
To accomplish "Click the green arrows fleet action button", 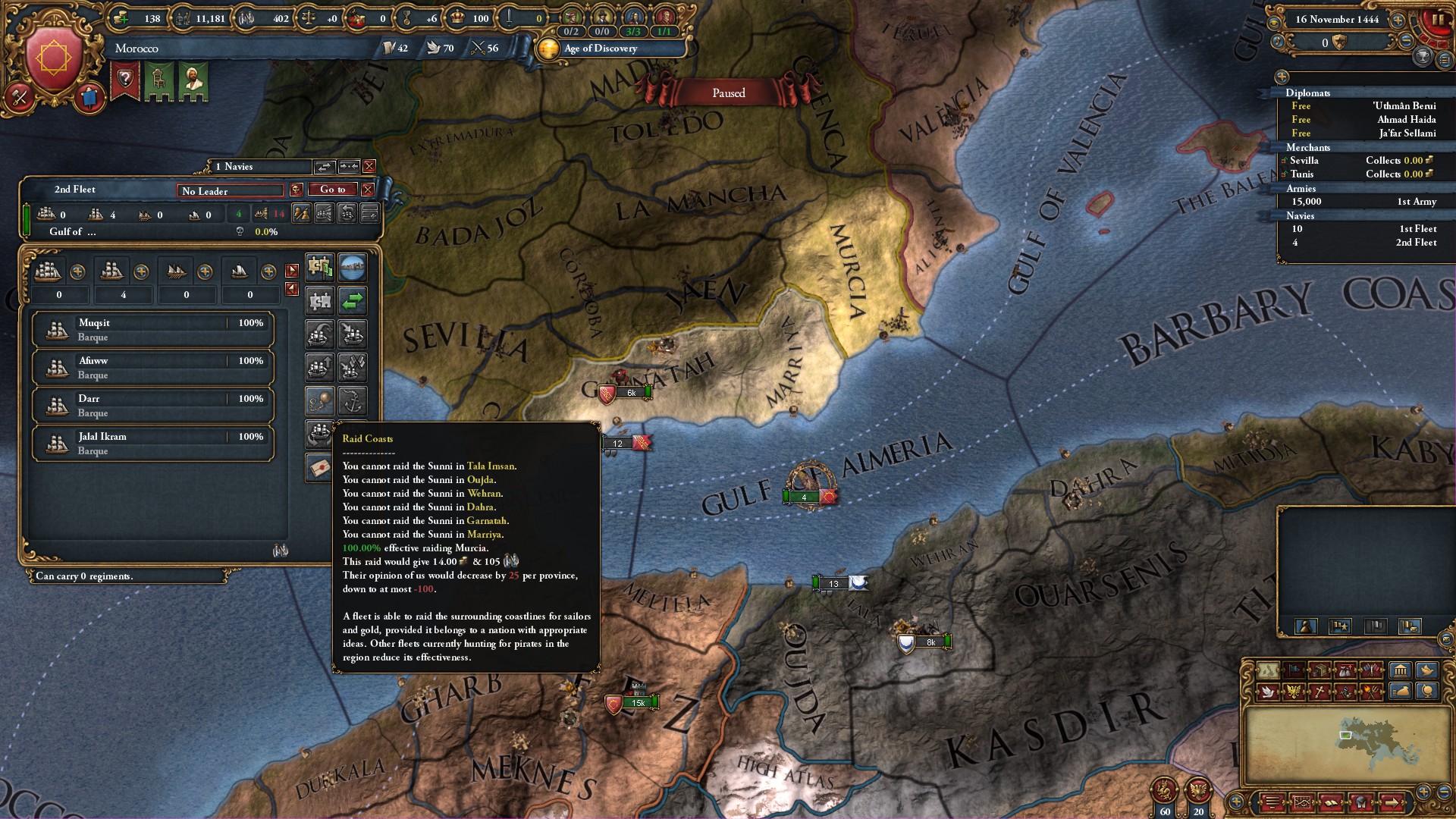I will 352,301.
